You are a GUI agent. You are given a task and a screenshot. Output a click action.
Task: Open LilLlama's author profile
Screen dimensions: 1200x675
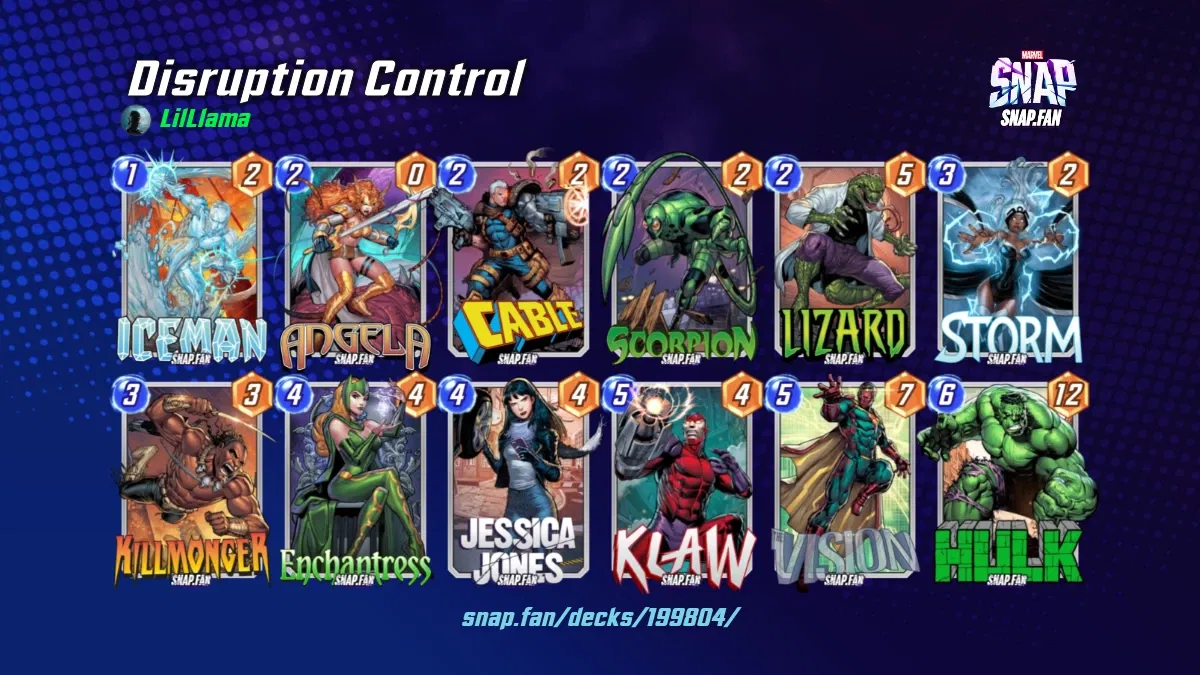[205, 120]
